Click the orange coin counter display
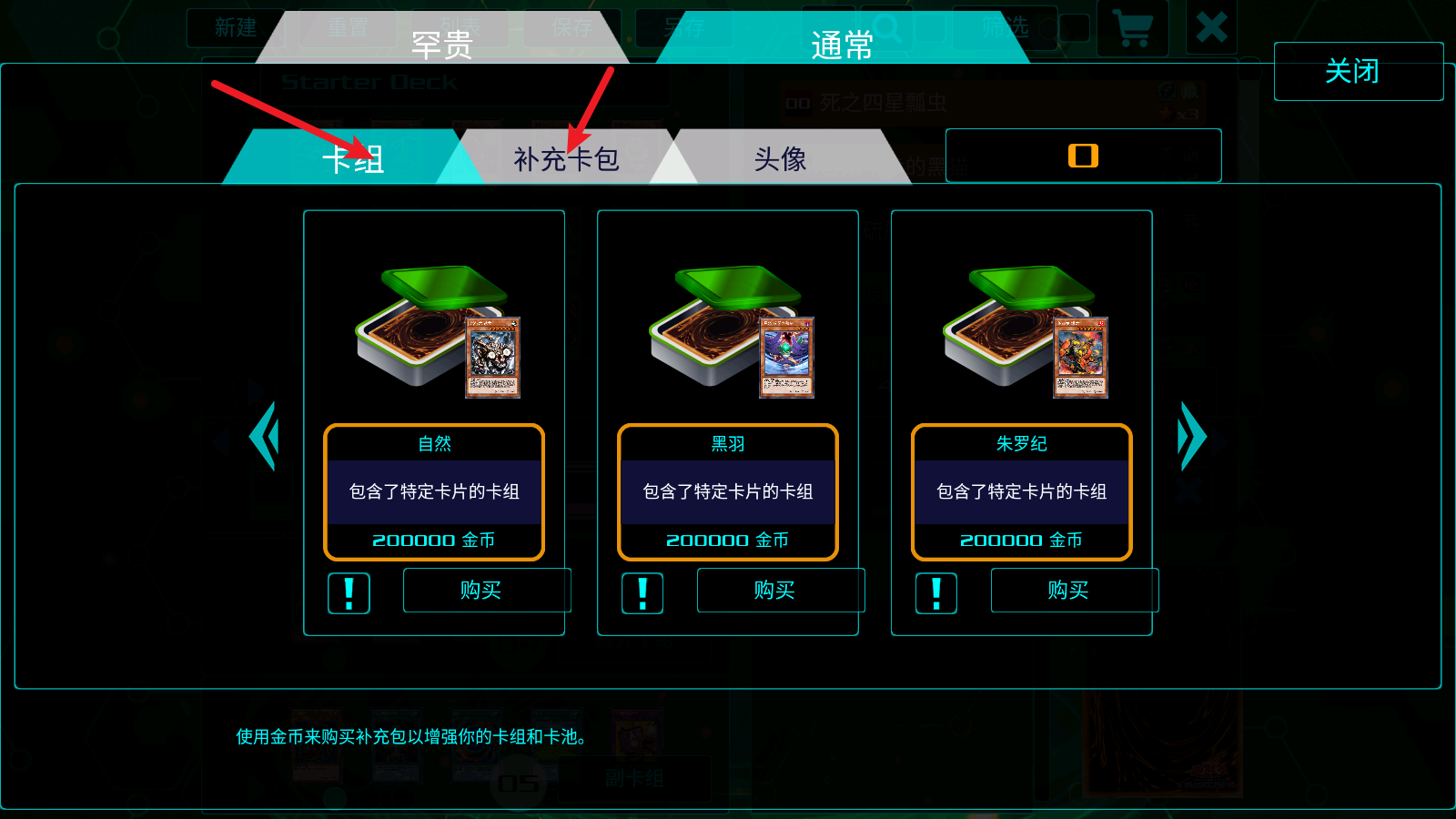The width and height of the screenshot is (1456, 819). (1083, 156)
